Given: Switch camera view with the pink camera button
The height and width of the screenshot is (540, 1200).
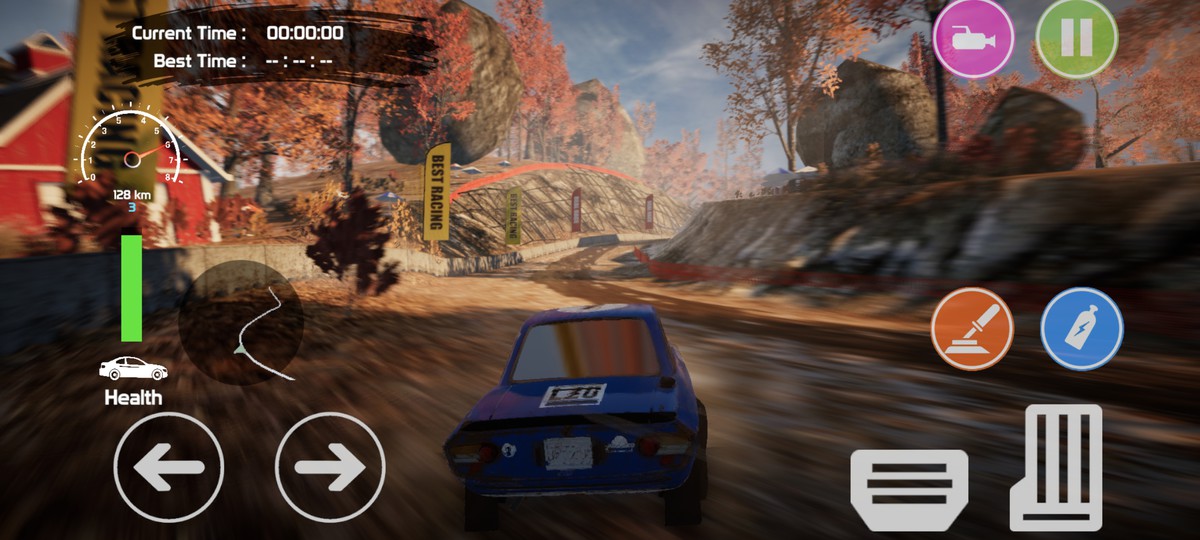Looking at the screenshot, I should [x=972, y=38].
